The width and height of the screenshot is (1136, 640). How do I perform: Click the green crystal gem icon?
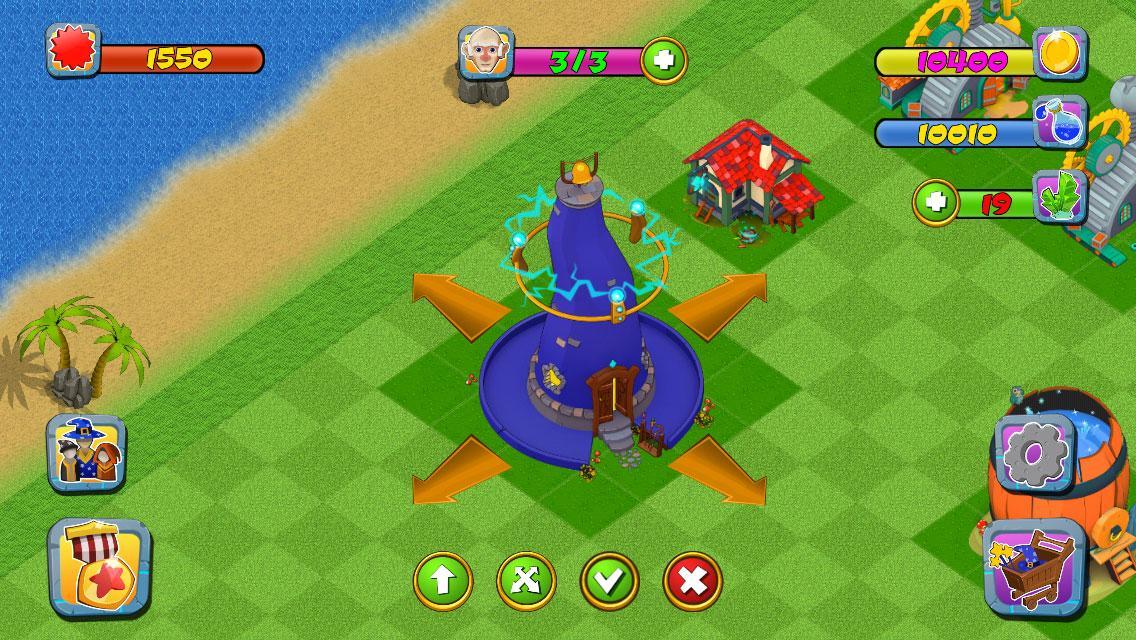(1059, 196)
